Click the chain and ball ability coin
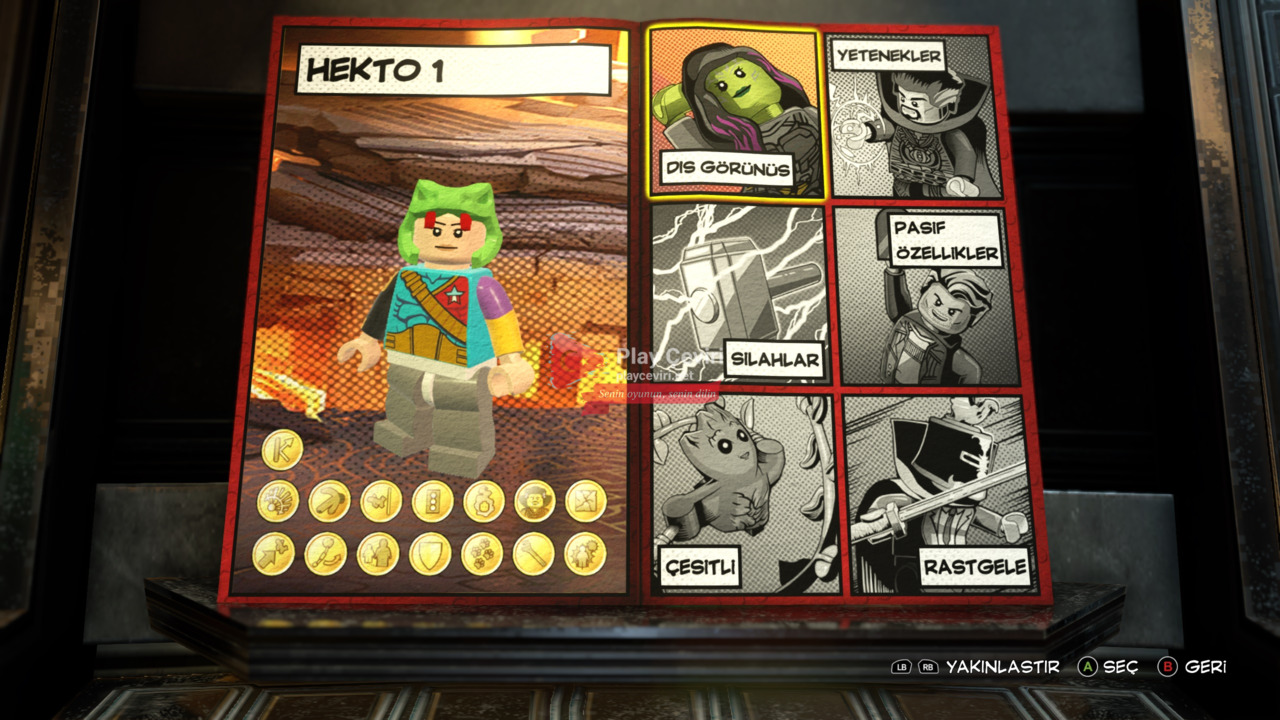 pos(326,553)
